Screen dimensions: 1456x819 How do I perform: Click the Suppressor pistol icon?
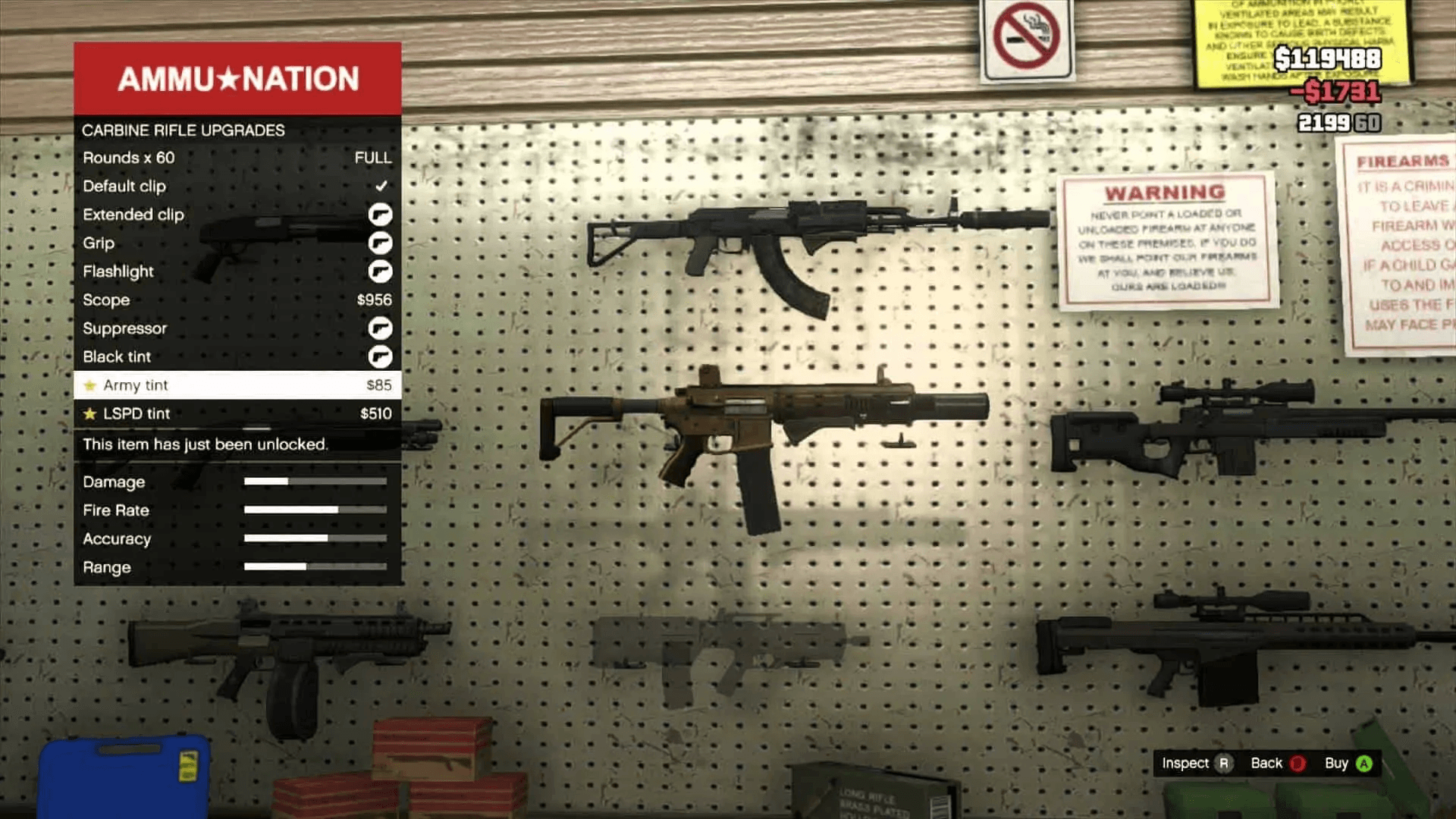coord(381,328)
